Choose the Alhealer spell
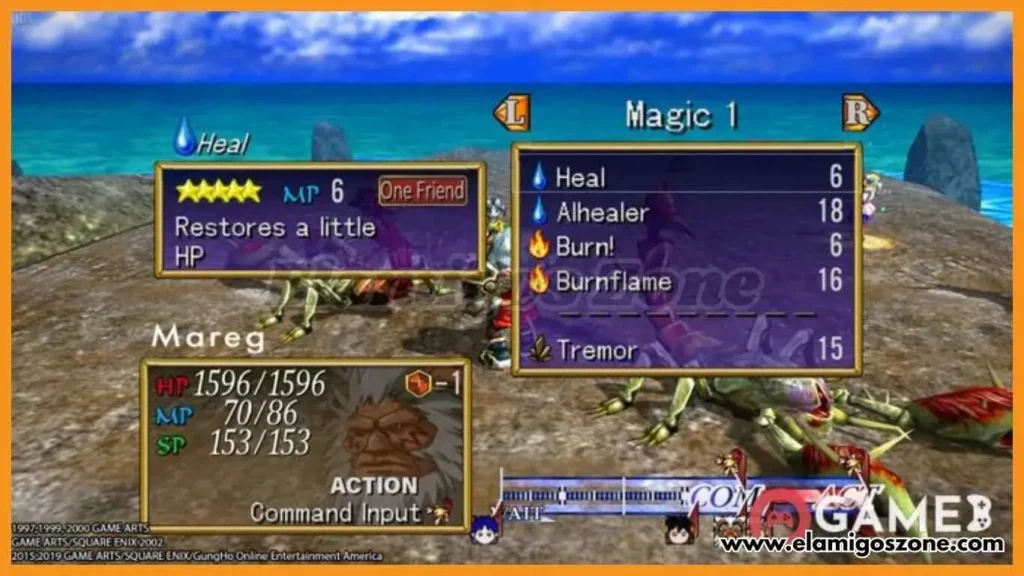1024x576 pixels. point(602,212)
